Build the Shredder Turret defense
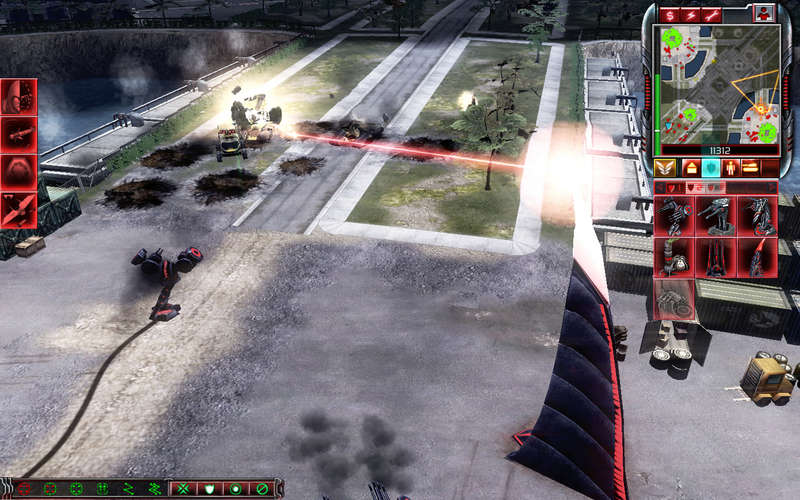 [x=674, y=216]
